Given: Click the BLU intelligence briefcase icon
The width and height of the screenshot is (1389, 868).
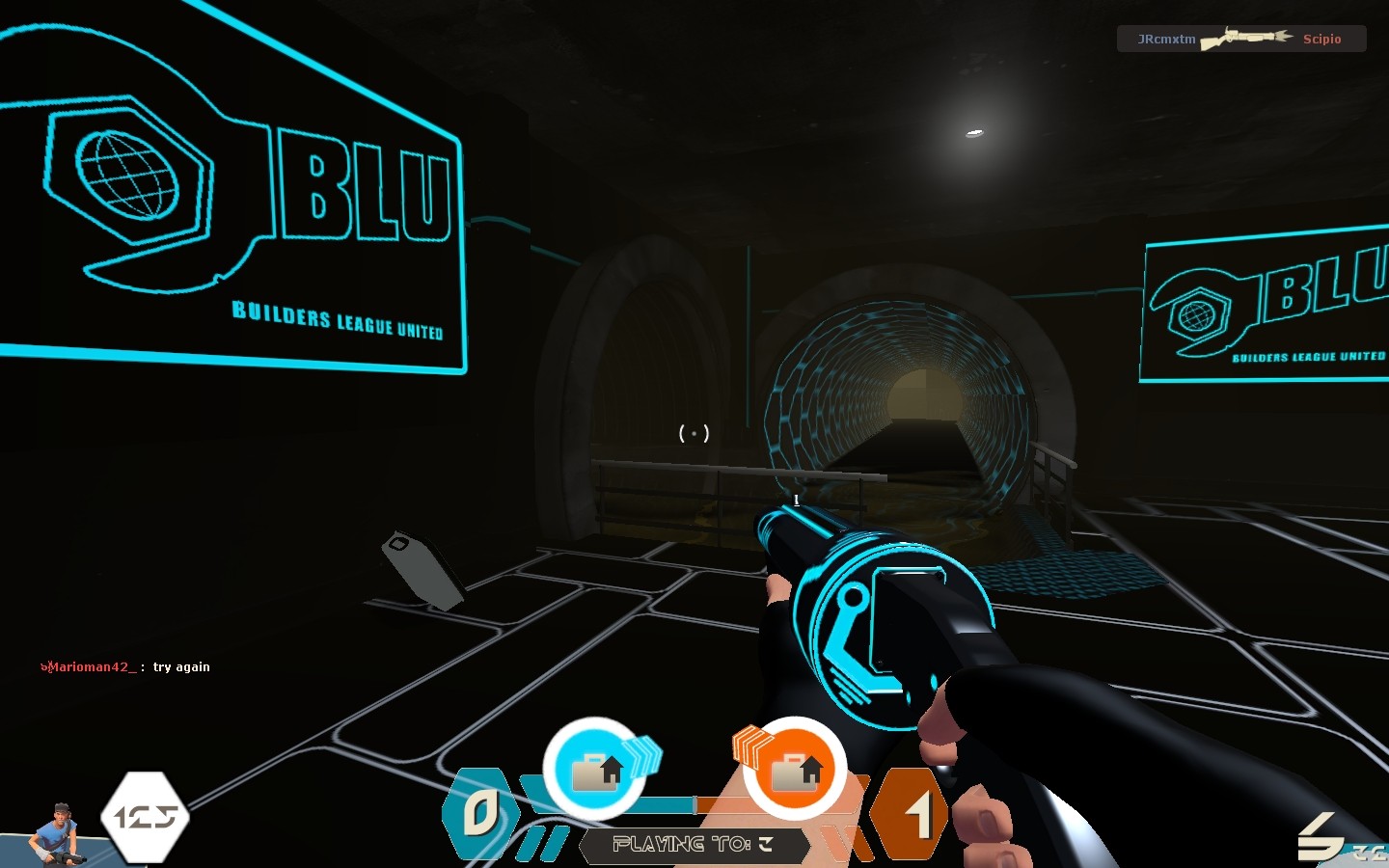Looking at the screenshot, I should (596, 770).
